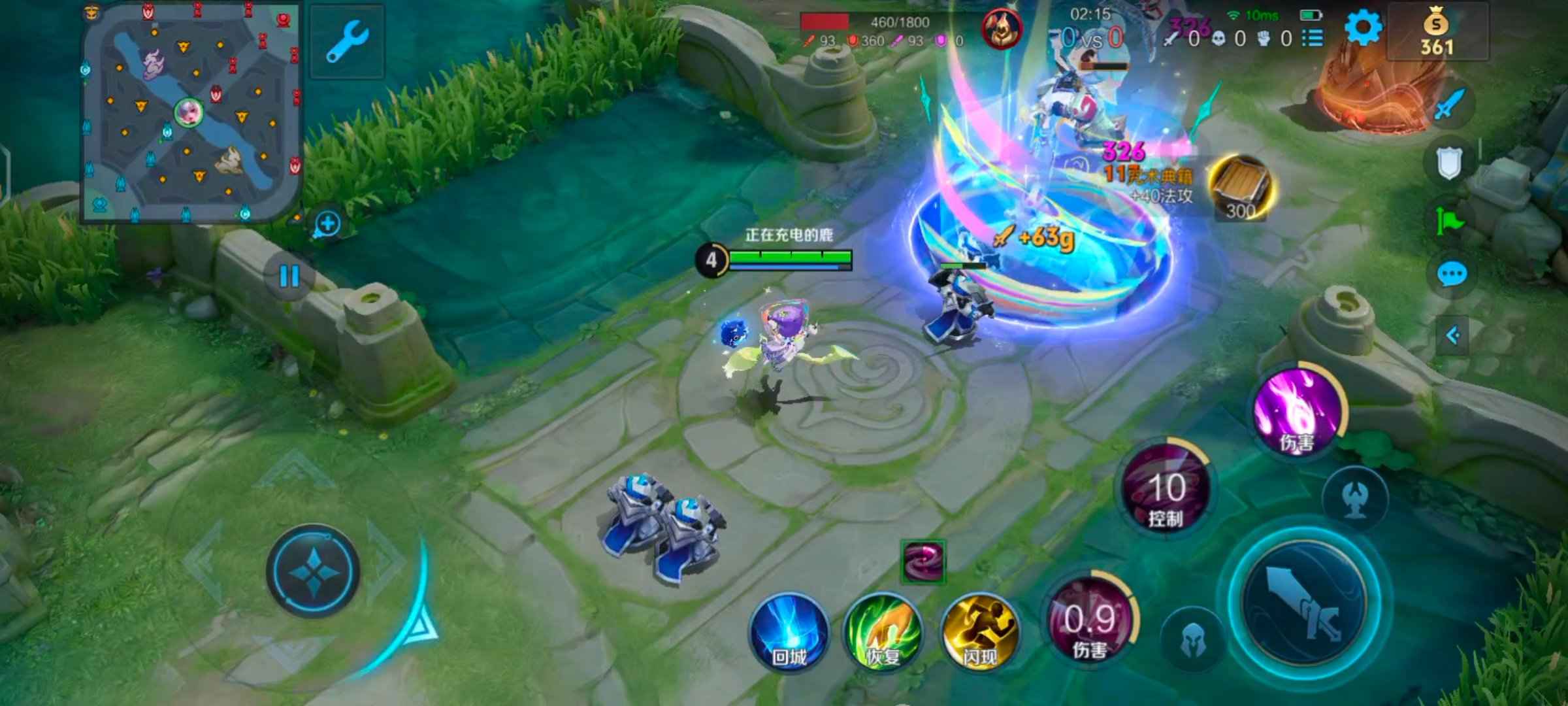Open the chat bubble quick messages
The image size is (1568, 706).
(x=1452, y=275)
